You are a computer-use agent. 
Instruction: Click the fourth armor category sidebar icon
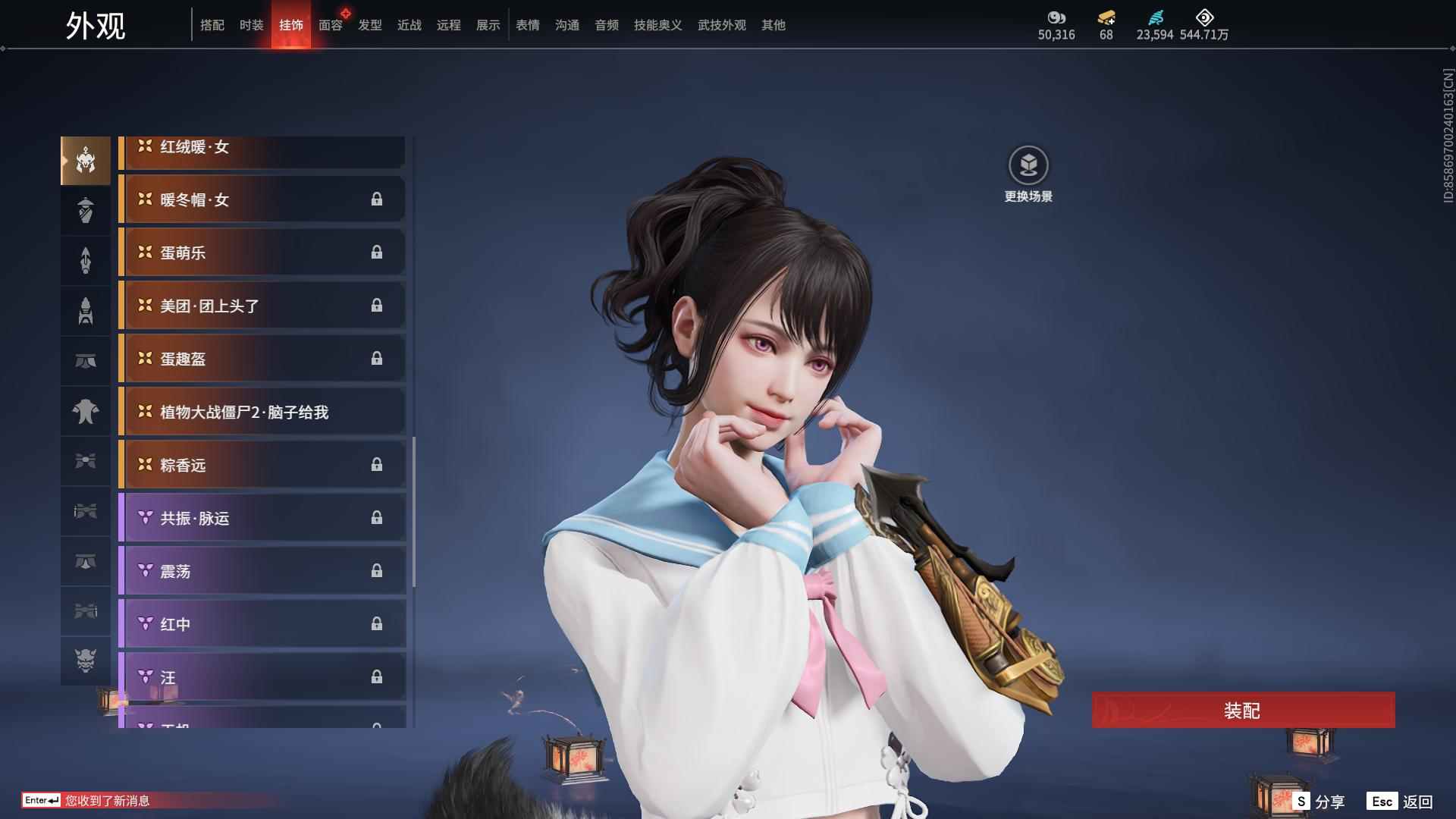[x=86, y=311]
